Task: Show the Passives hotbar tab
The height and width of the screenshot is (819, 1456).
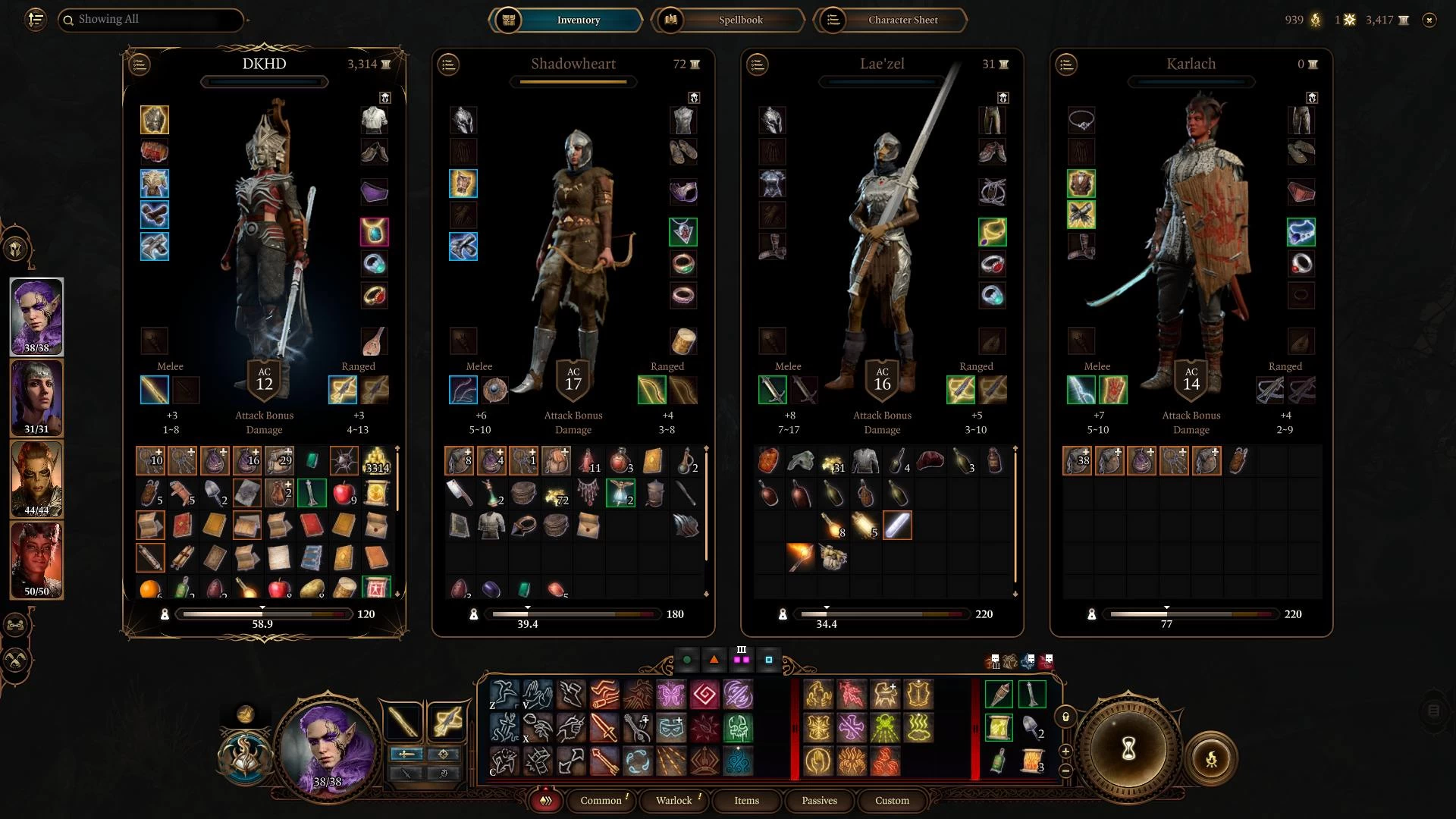Action: [819, 800]
